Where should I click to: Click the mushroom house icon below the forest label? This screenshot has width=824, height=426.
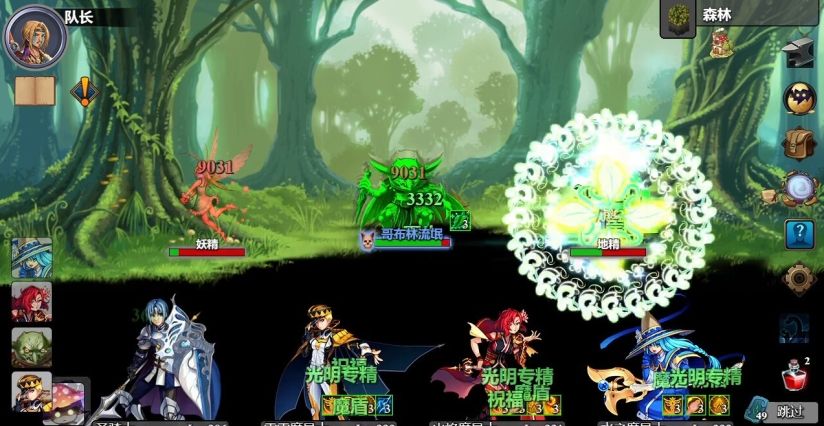point(718,44)
